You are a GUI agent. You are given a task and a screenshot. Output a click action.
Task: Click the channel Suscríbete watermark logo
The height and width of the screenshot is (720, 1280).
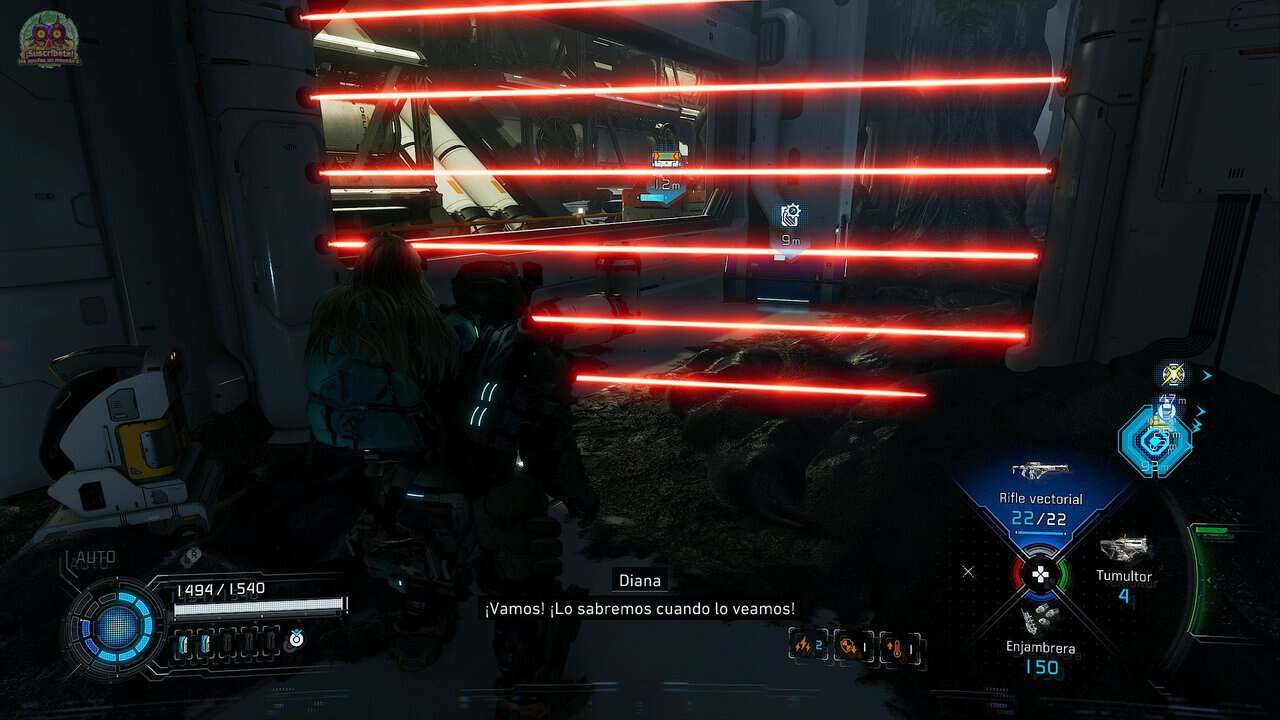[49, 40]
